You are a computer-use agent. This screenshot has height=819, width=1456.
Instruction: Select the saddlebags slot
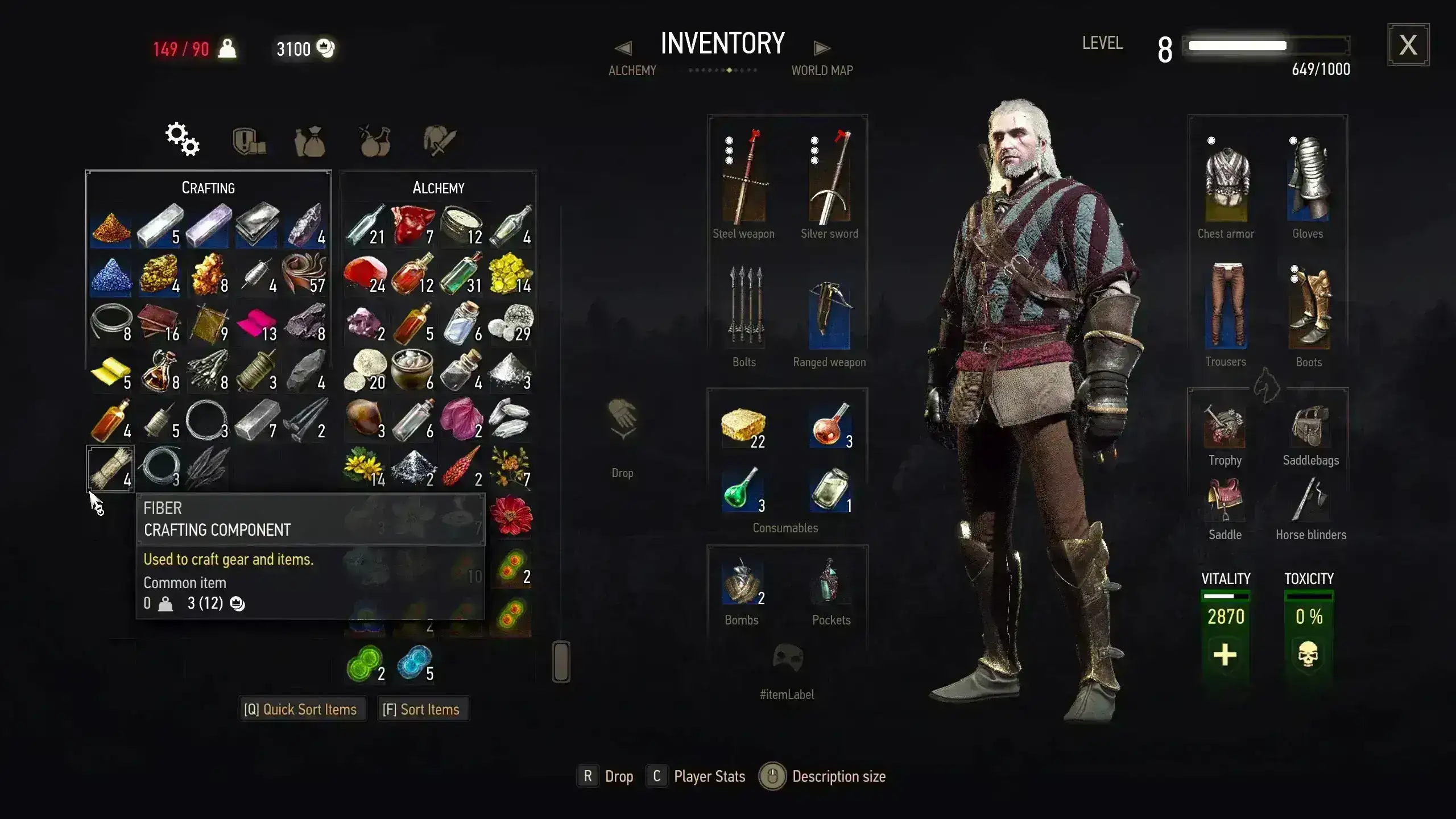1310,427
